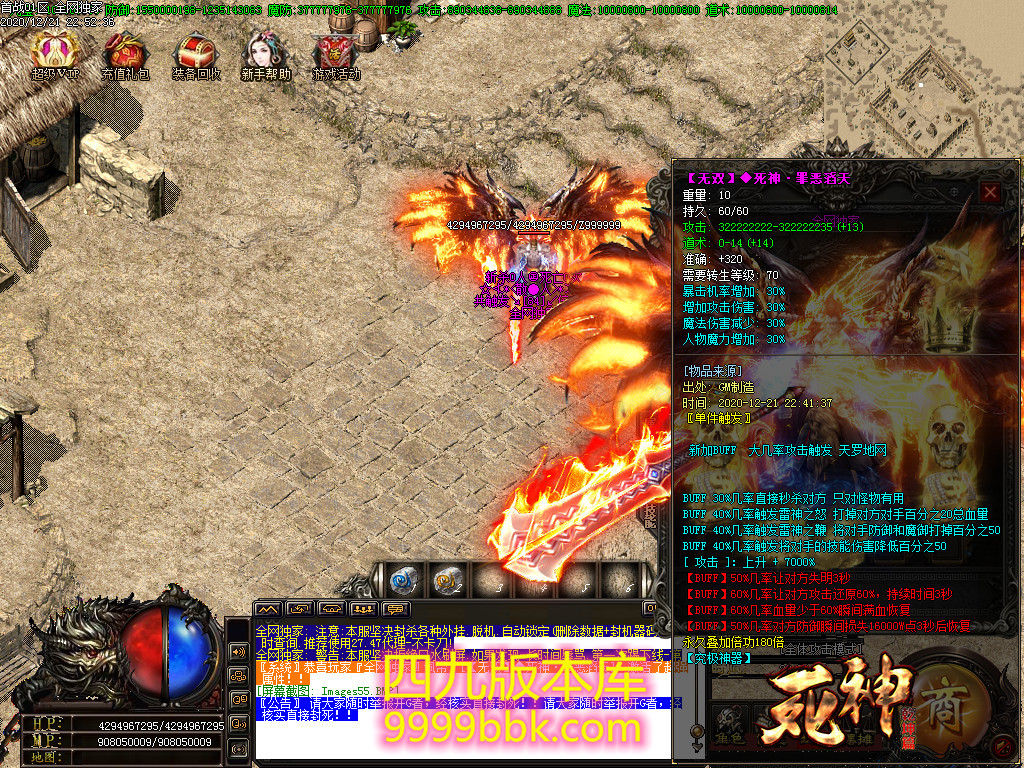This screenshot has height=768, width=1024.
Task: Open the 超级VIP menu
Action: pyautogui.click(x=54, y=54)
